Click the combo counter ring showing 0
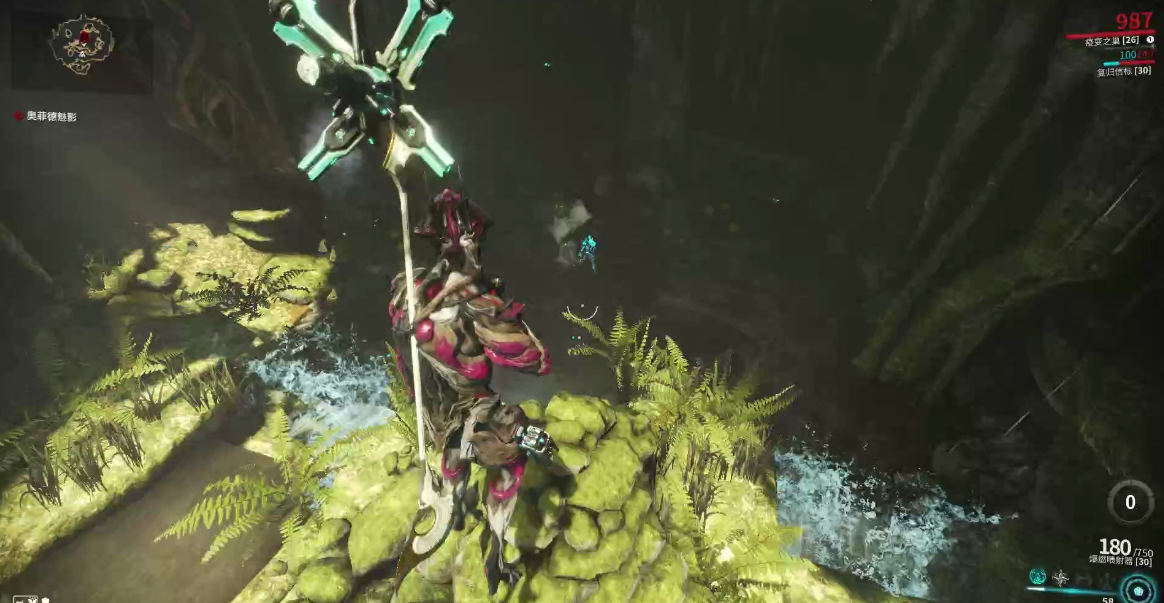1164x603 pixels. 1130,502
